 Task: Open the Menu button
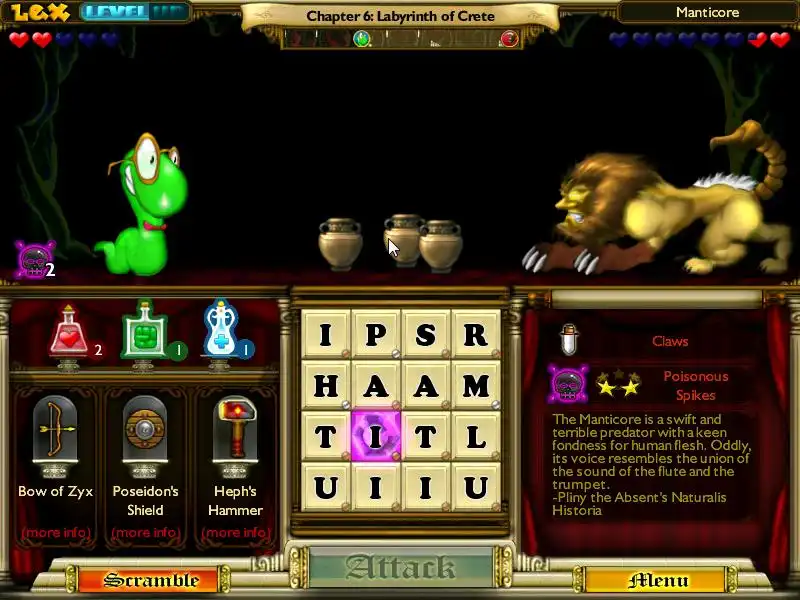pos(659,580)
